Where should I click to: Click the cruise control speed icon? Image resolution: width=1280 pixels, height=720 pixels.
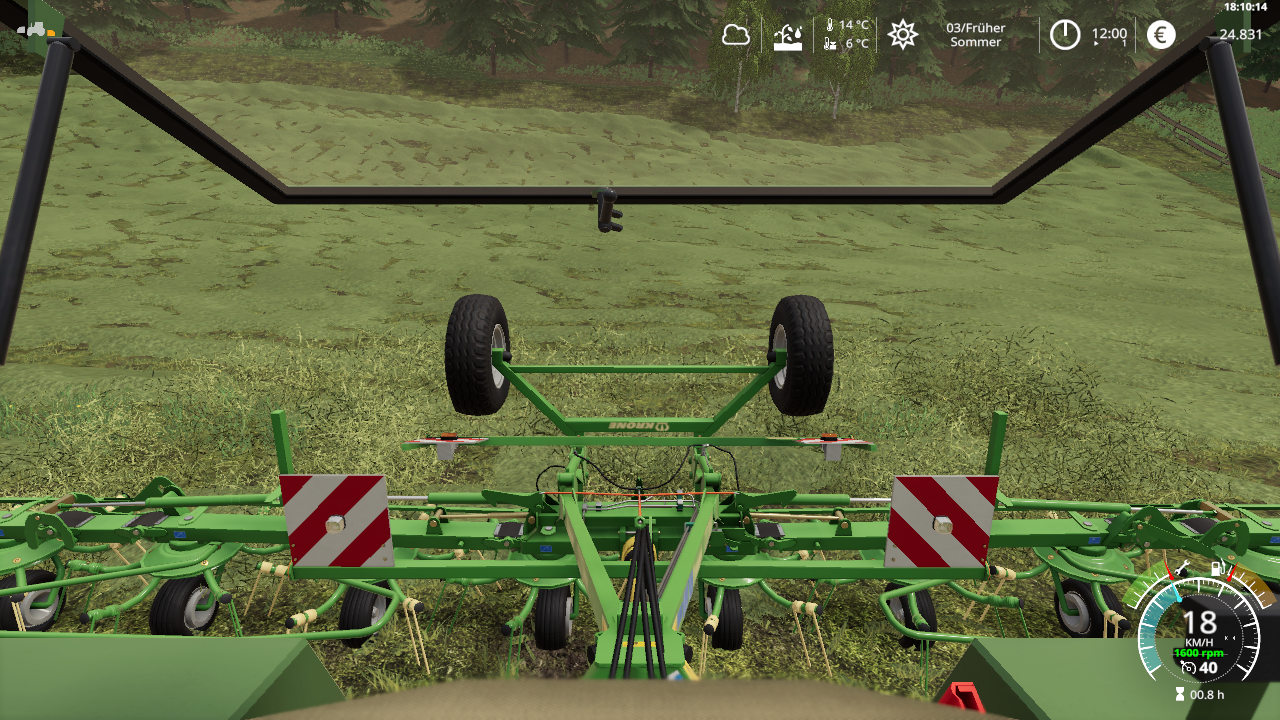point(1188,668)
